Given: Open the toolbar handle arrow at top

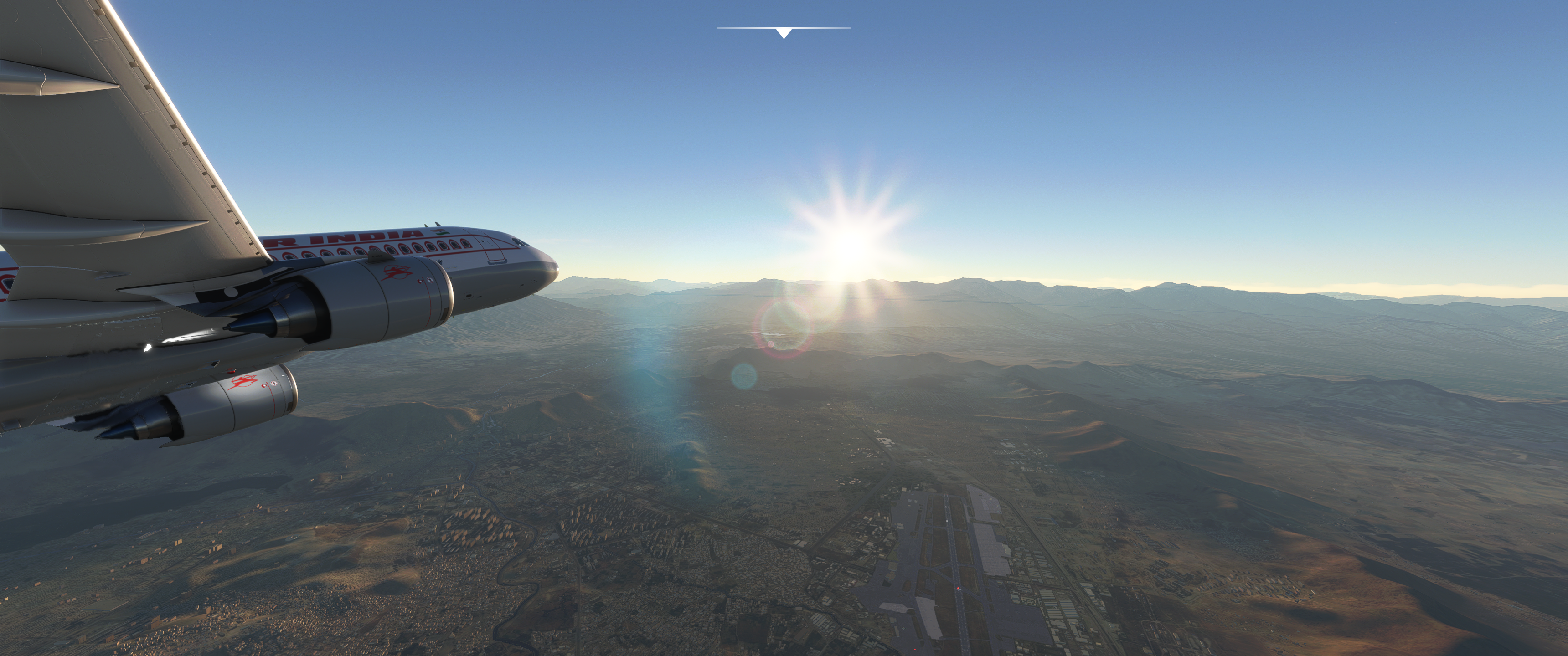Looking at the screenshot, I should 784,33.
